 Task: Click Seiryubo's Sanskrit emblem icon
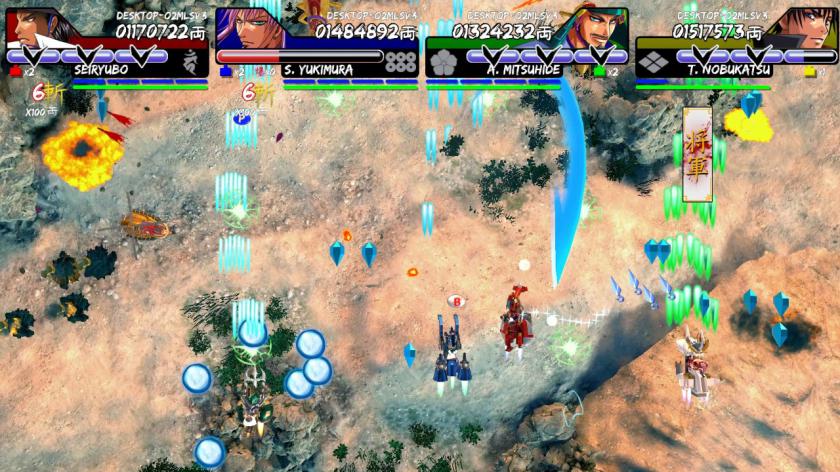click(x=191, y=62)
